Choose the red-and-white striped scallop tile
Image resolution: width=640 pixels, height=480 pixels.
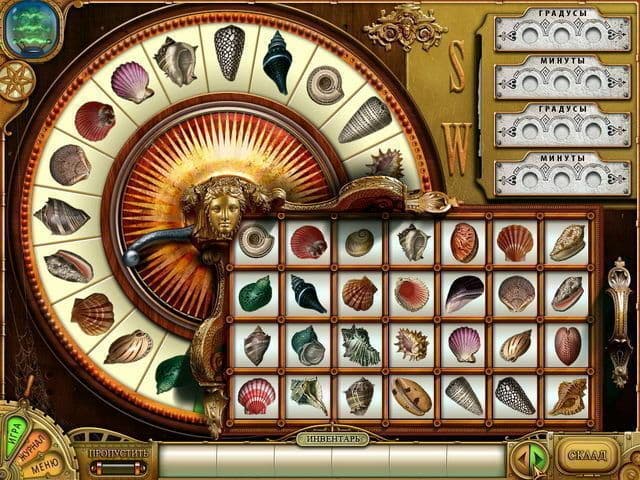coord(256,395)
